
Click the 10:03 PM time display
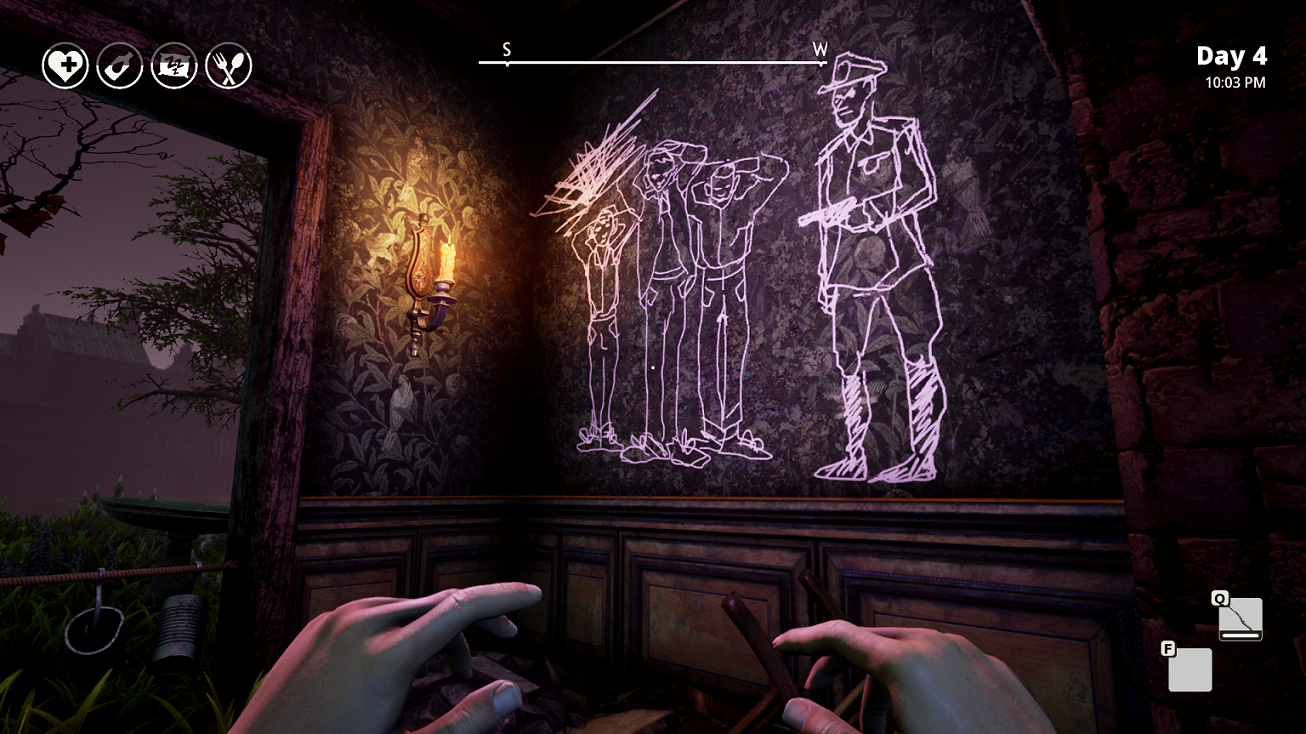coord(1237,84)
